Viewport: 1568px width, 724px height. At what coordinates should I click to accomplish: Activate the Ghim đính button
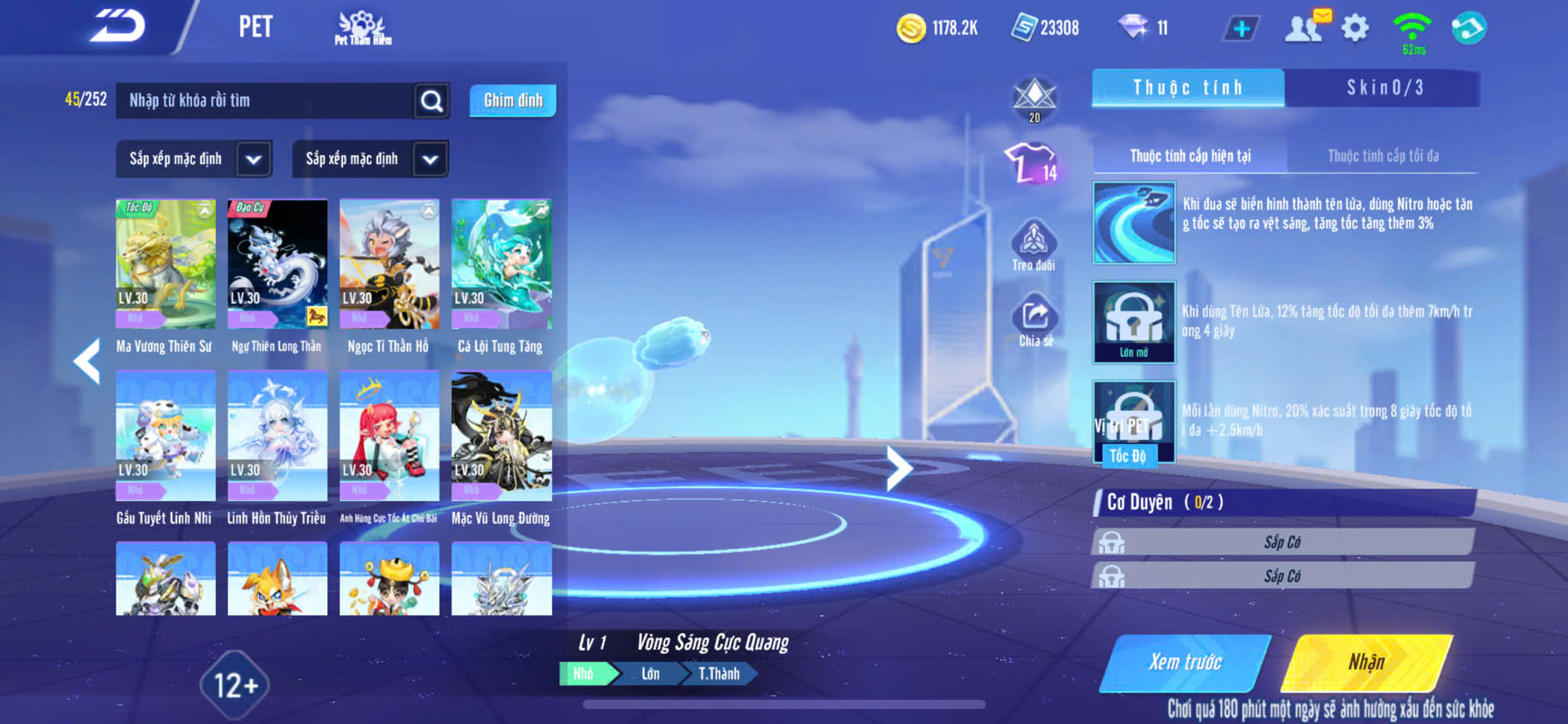click(513, 101)
